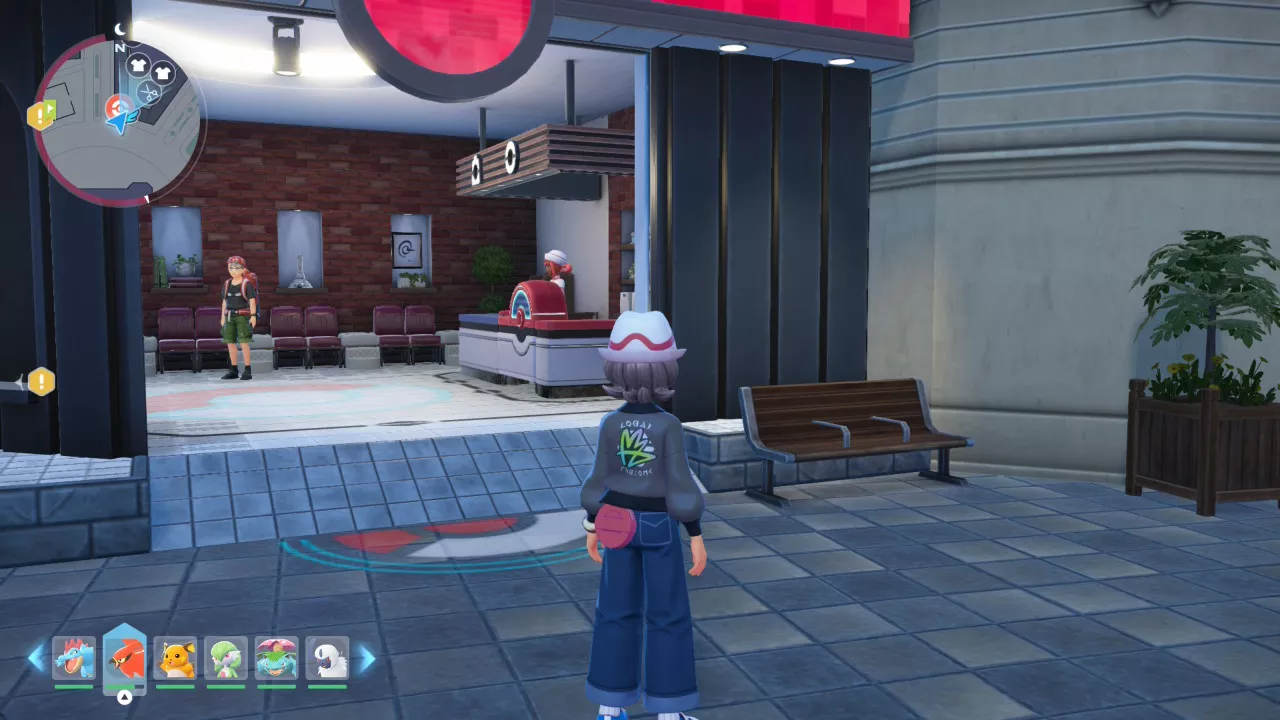The image size is (1280, 720).
Task: Click the moon time indicator above the minimap
Action: 119,28
